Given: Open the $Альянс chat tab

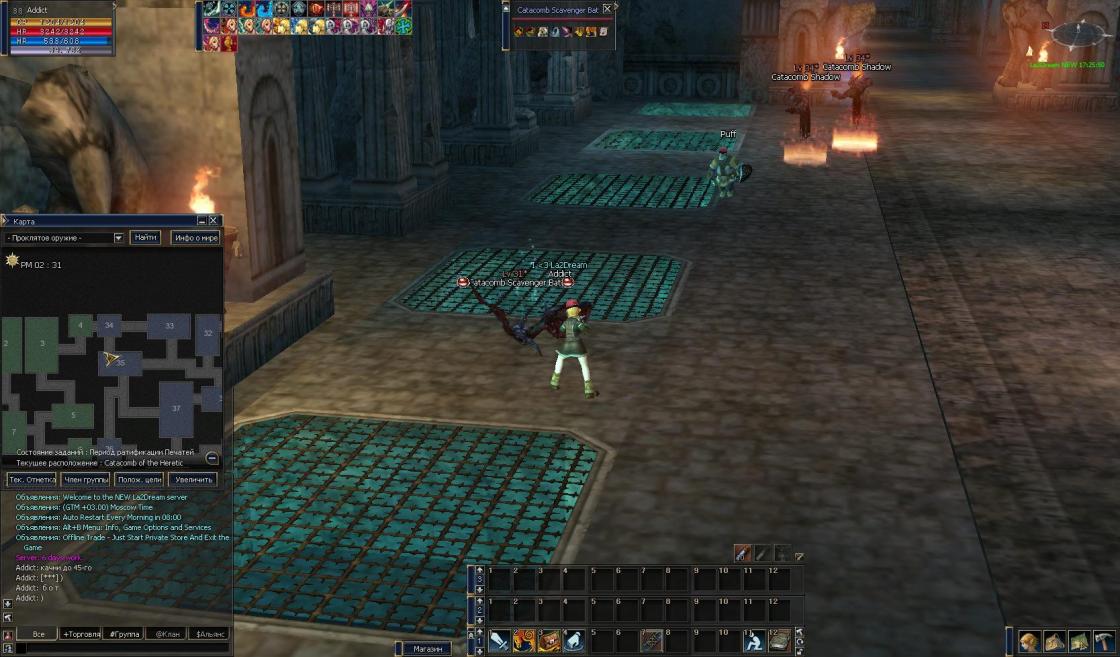Looking at the screenshot, I should coord(210,634).
